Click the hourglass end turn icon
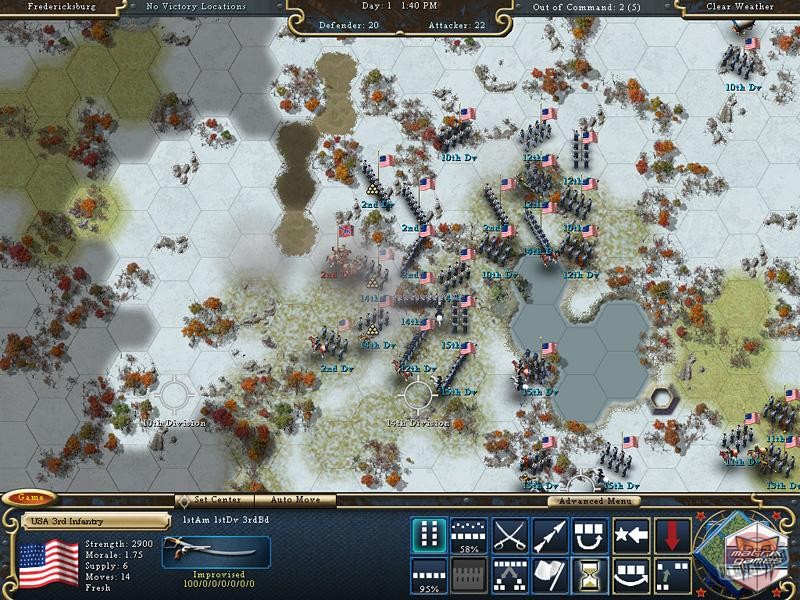800x600 pixels. tap(591, 575)
